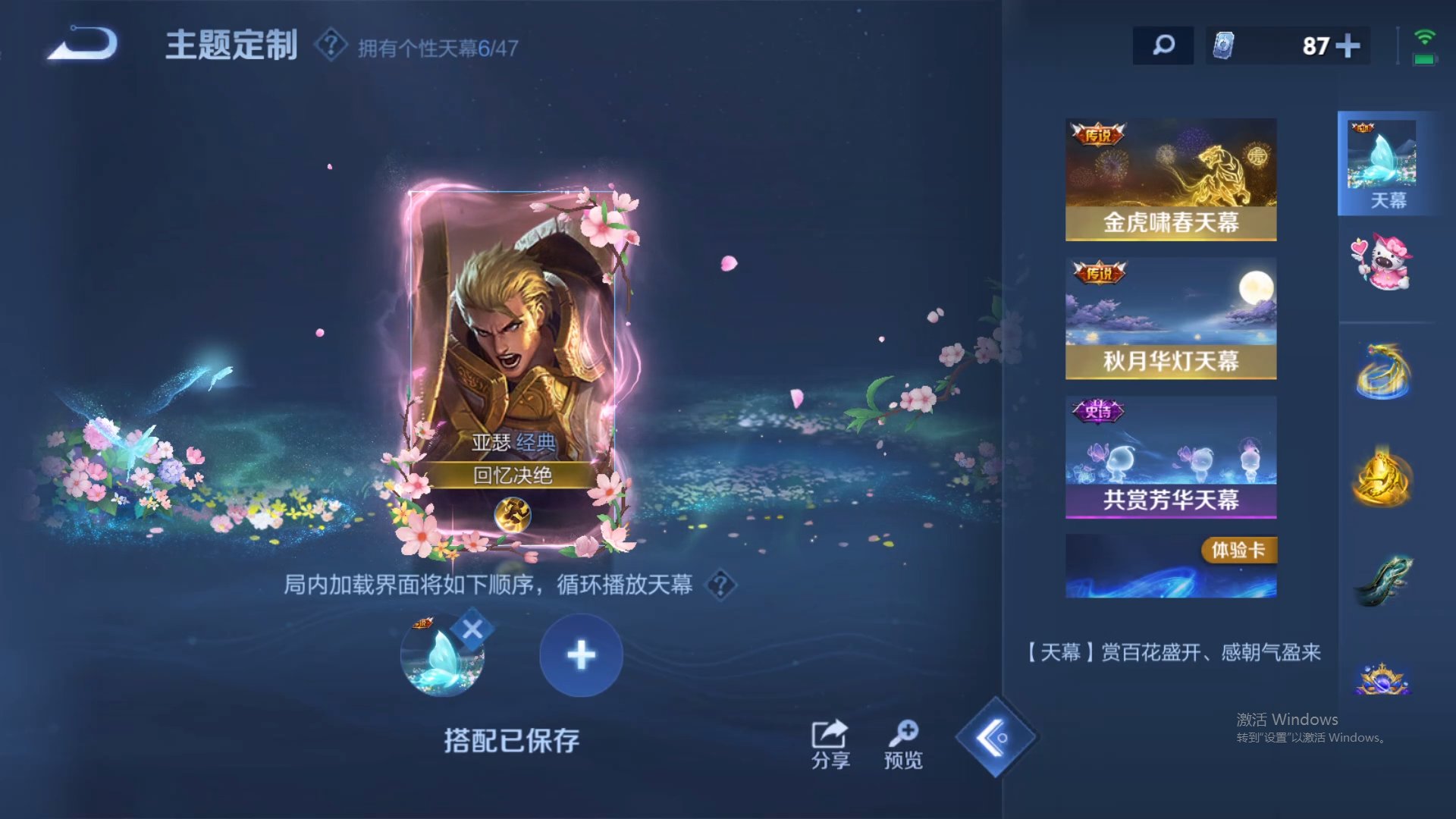This screenshot has width=1456, height=819.
Task: Select the 秋月华灯天幕 skycurtain
Action: click(1170, 318)
